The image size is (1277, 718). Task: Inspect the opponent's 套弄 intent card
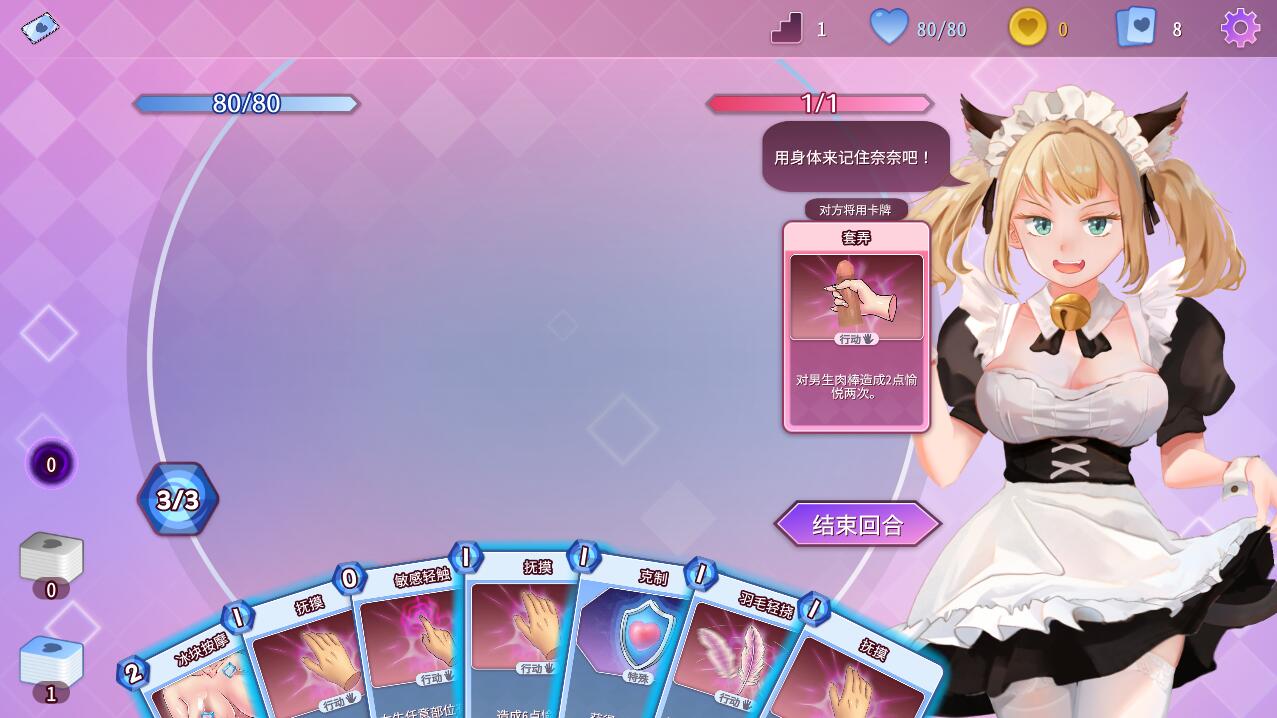tap(856, 326)
